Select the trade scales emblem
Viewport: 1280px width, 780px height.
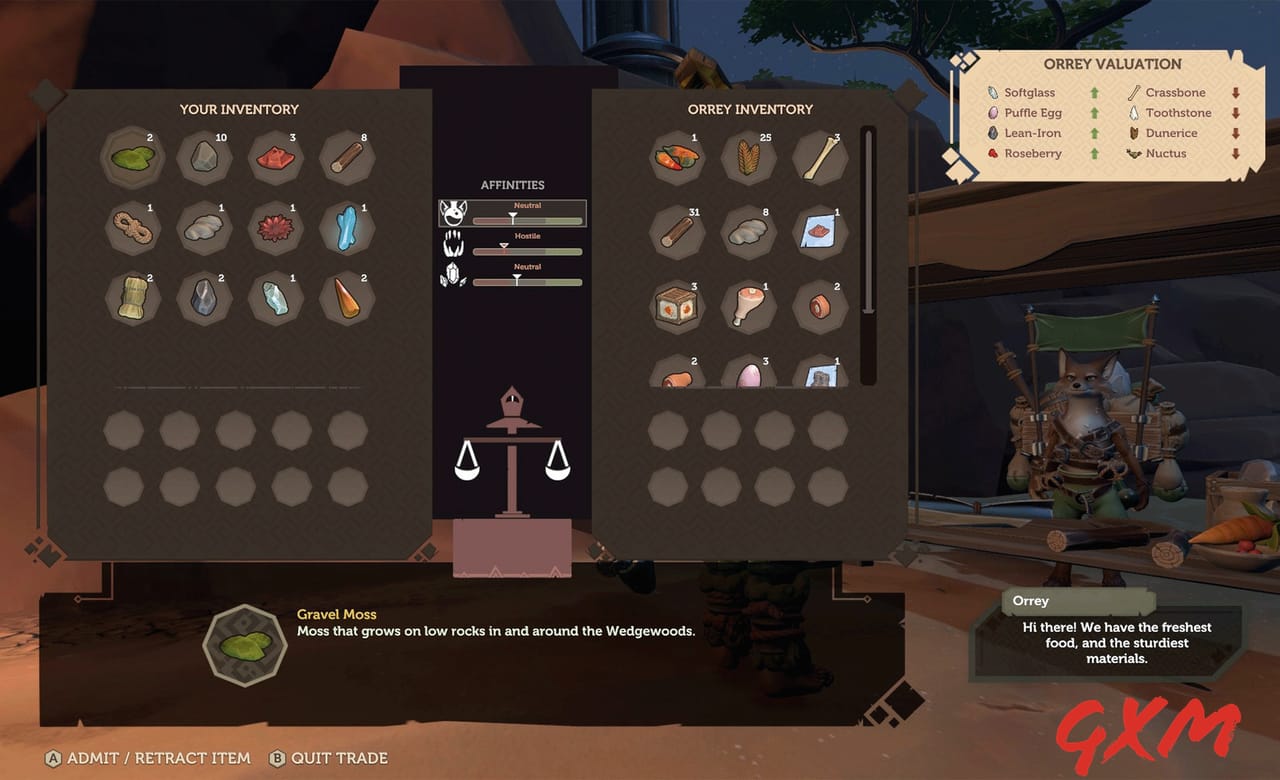pyautogui.click(x=511, y=450)
